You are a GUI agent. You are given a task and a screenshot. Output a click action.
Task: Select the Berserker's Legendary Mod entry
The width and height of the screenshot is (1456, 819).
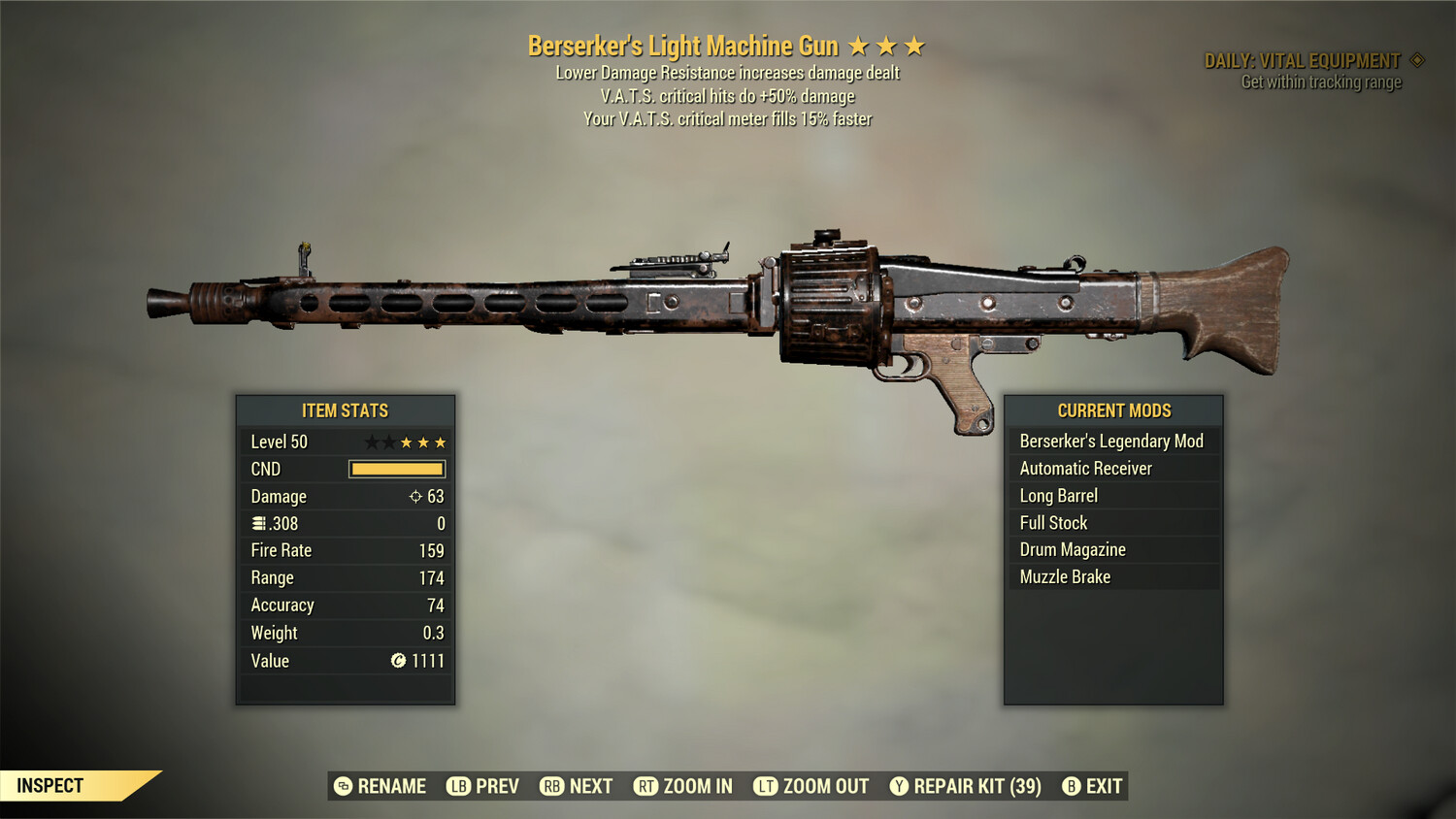(x=1110, y=441)
